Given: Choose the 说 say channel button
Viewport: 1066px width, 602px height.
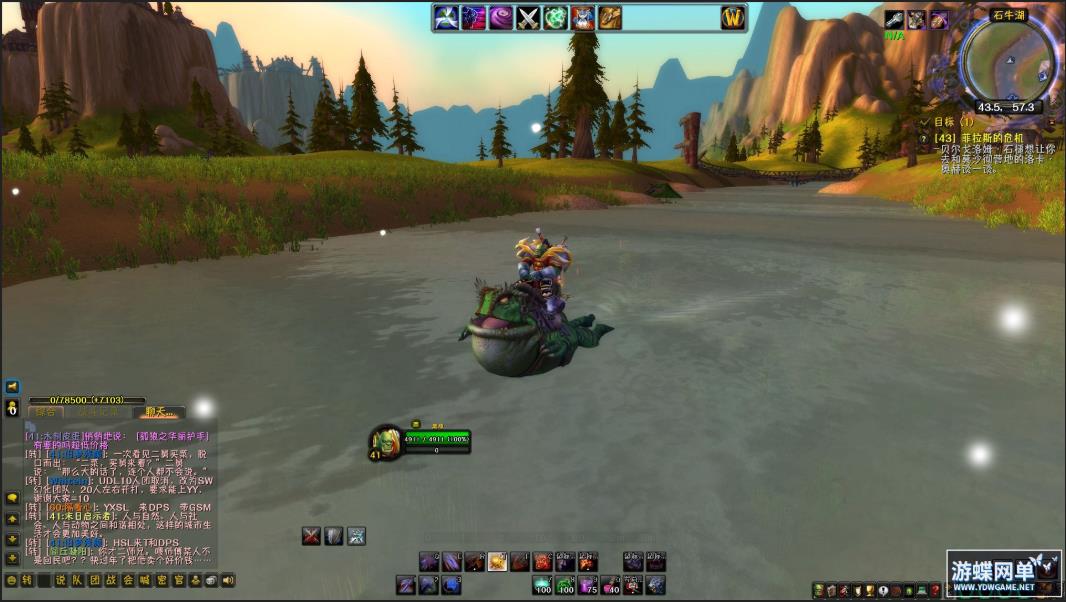Looking at the screenshot, I should coord(60,580).
